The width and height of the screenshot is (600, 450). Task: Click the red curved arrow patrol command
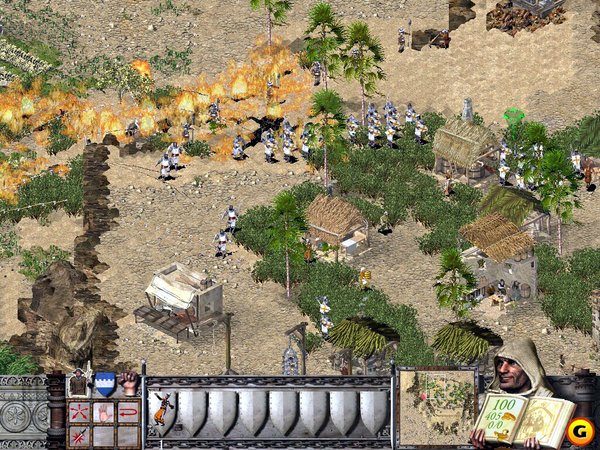coord(128,412)
